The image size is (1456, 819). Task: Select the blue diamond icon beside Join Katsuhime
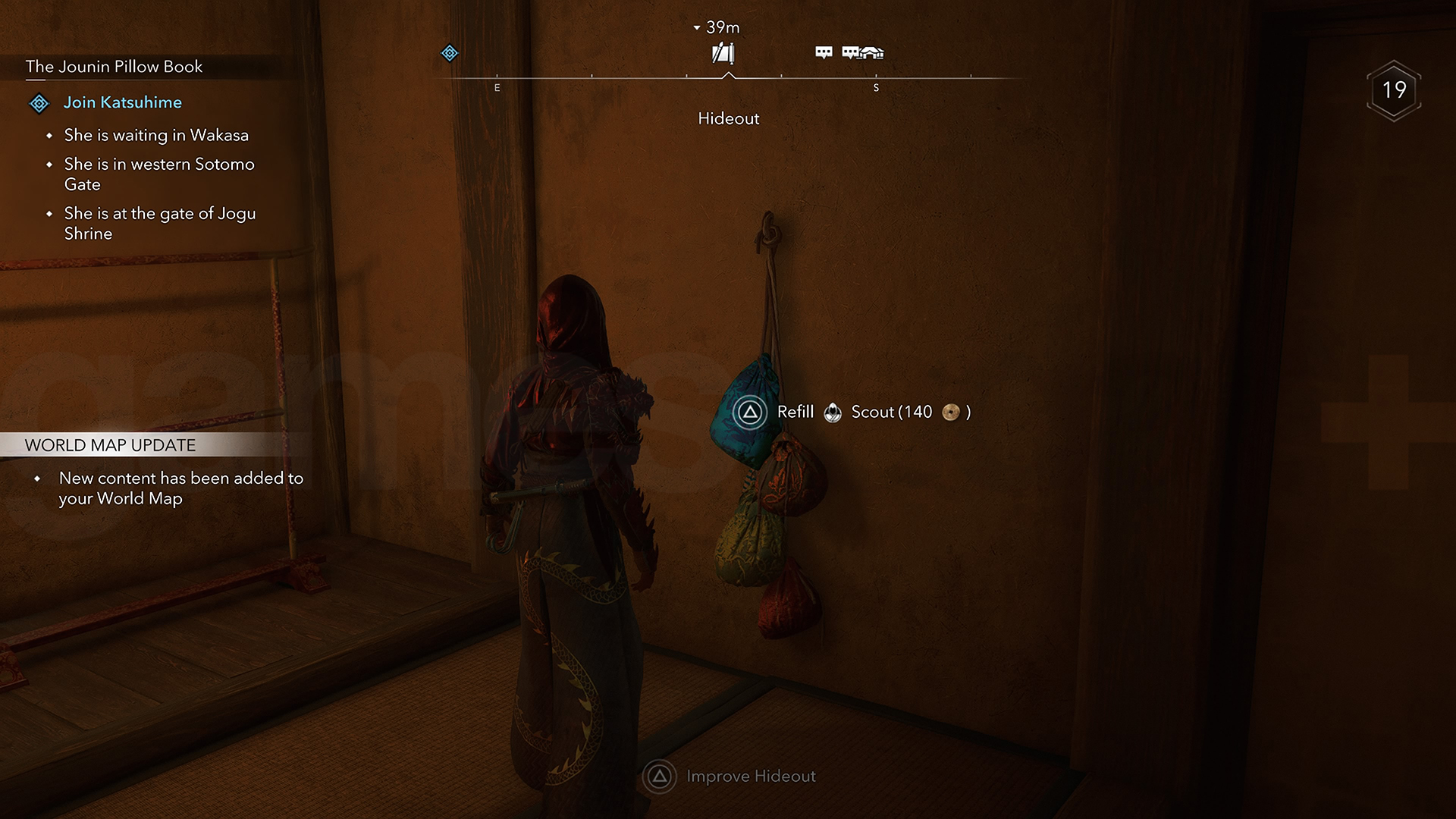(x=39, y=102)
